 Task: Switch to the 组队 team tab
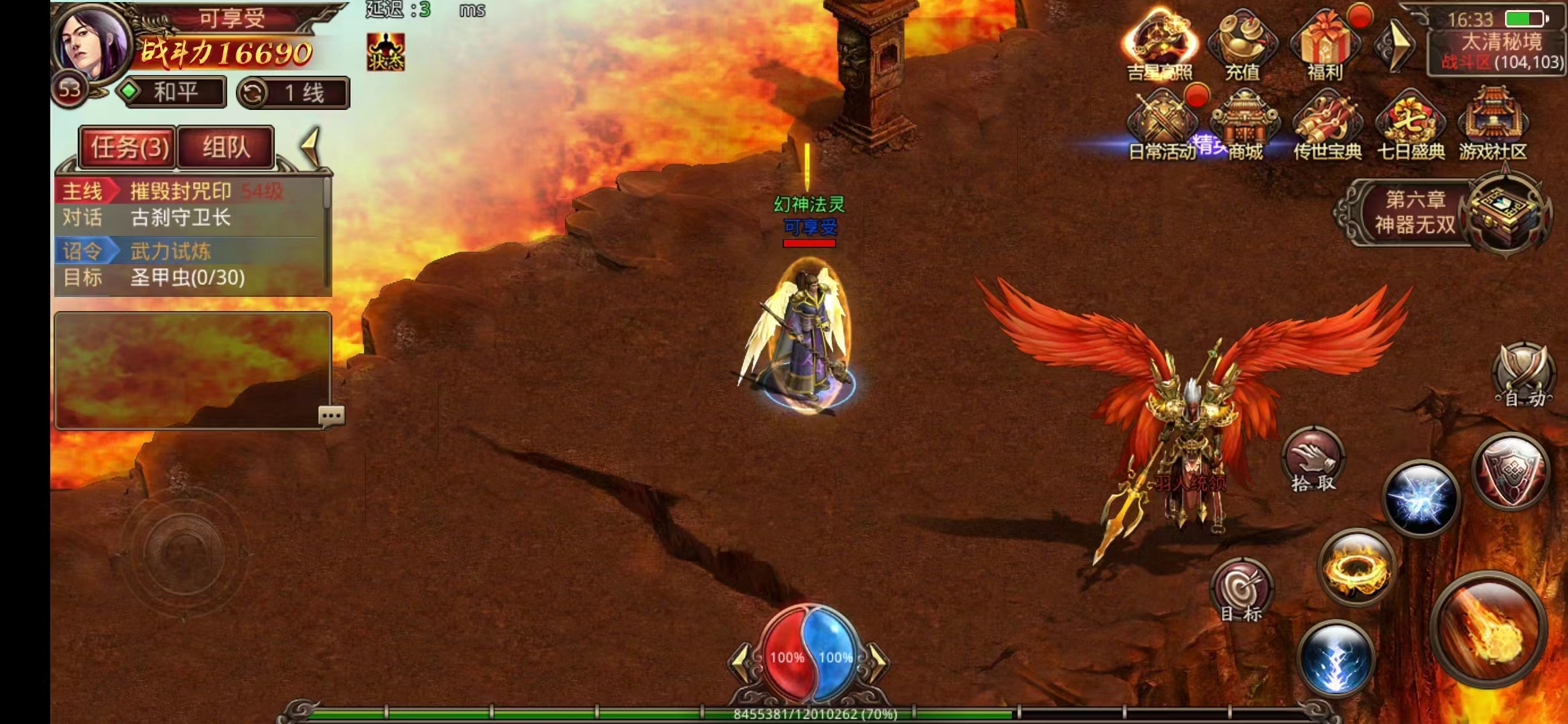coord(226,147)
